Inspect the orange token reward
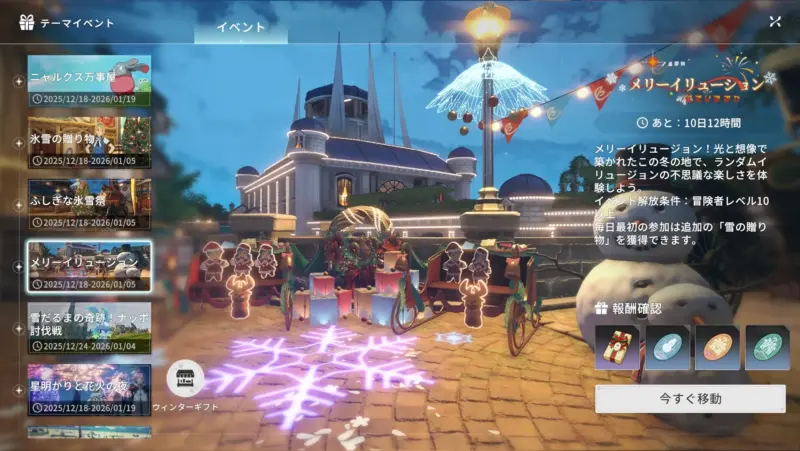Screen dimensions: 800x451 pyautogui.click(x=716, y=347)
